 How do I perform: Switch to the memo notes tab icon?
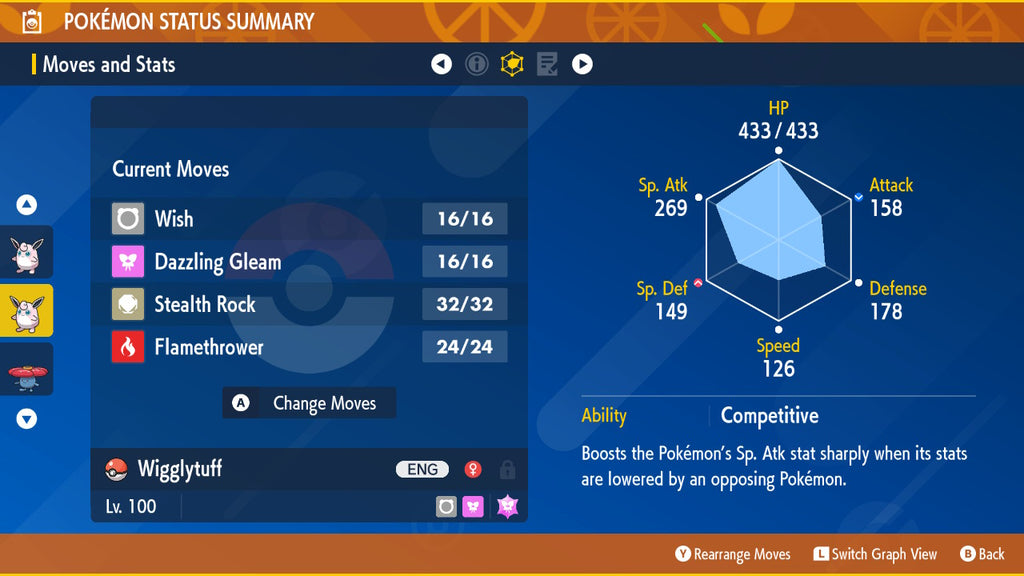tap(547, 65)
